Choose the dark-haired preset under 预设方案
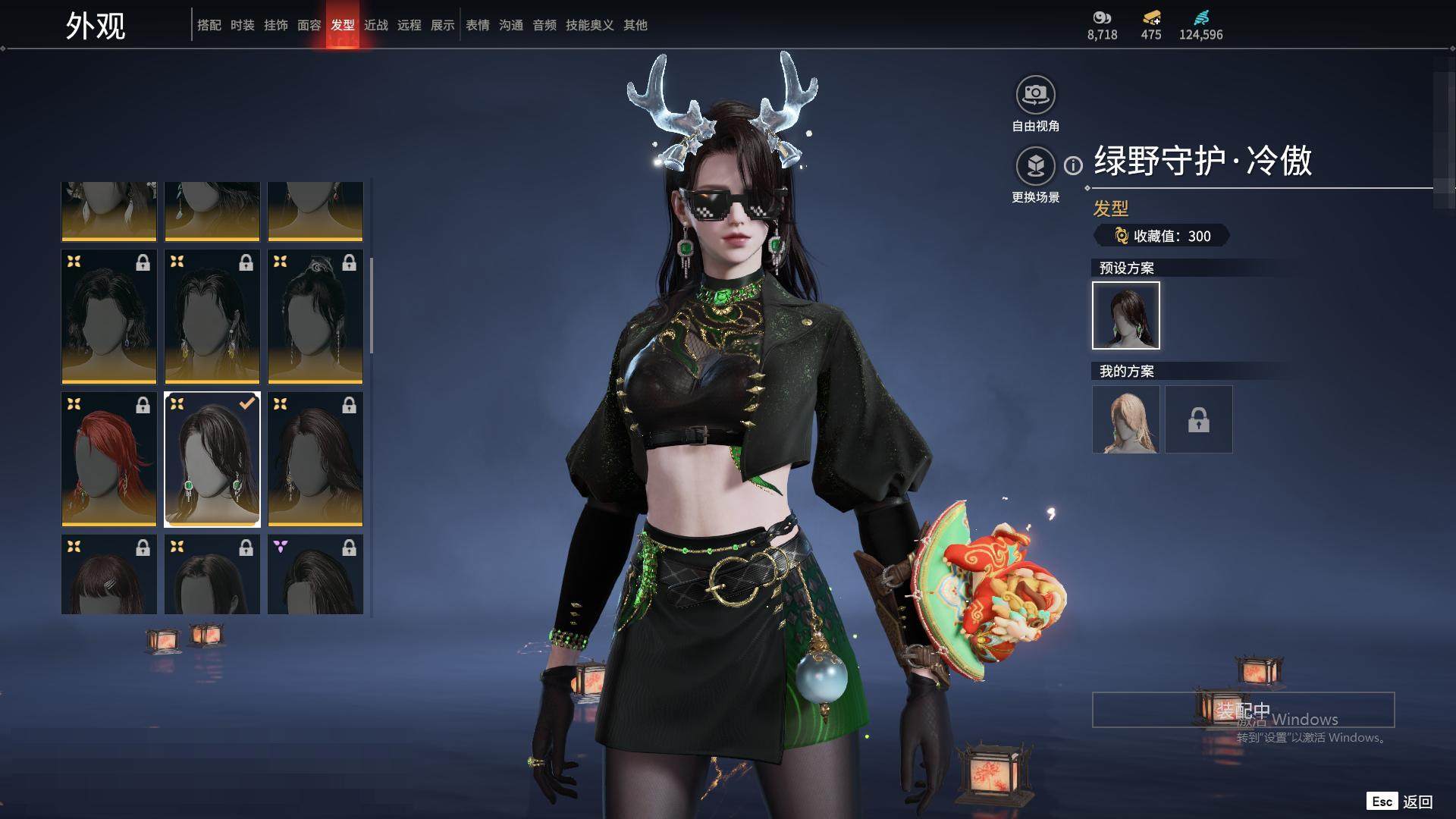 (1125, 315)
